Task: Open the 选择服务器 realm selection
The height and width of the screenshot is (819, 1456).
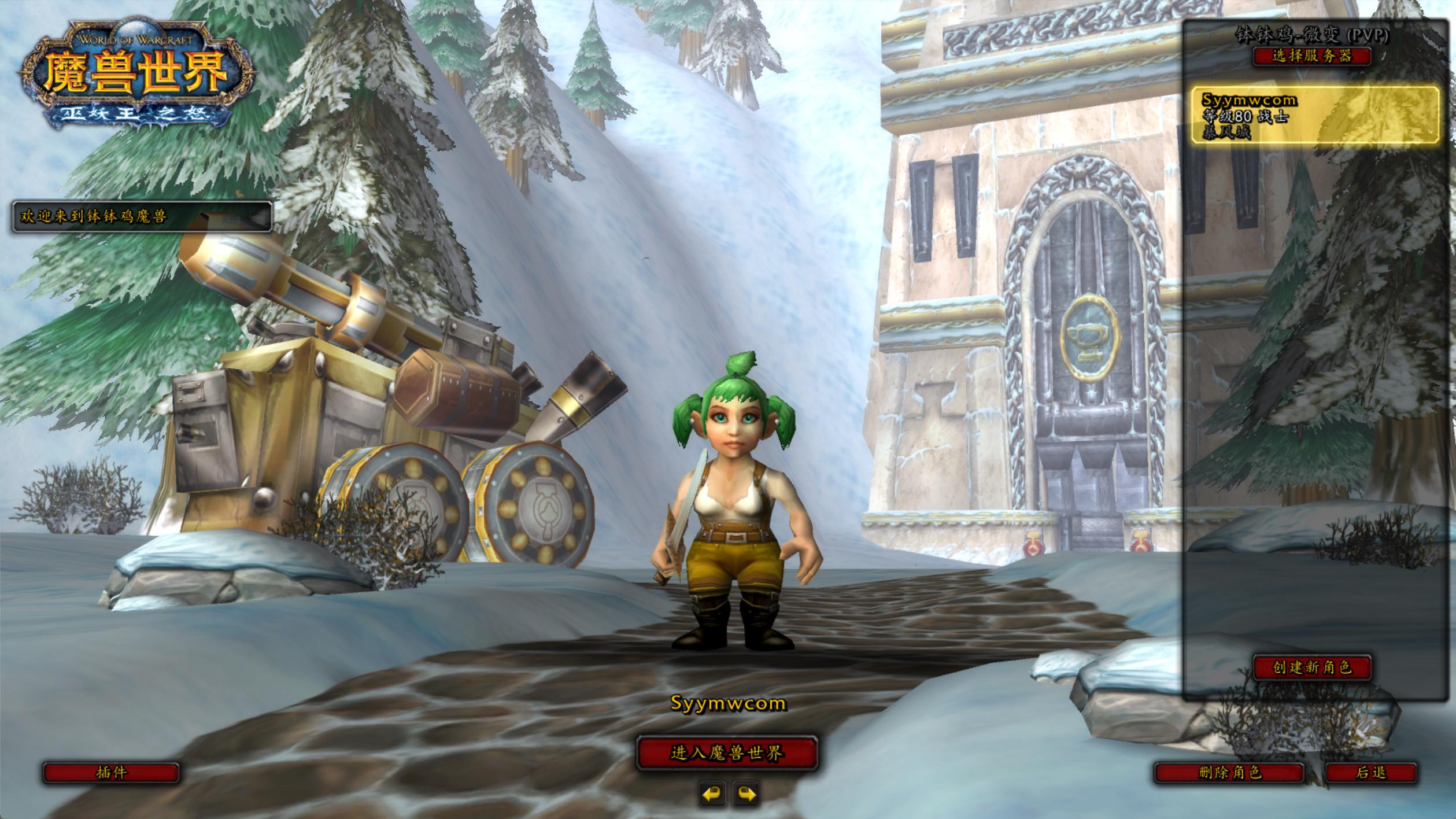Action: [x=1311, y=56]
